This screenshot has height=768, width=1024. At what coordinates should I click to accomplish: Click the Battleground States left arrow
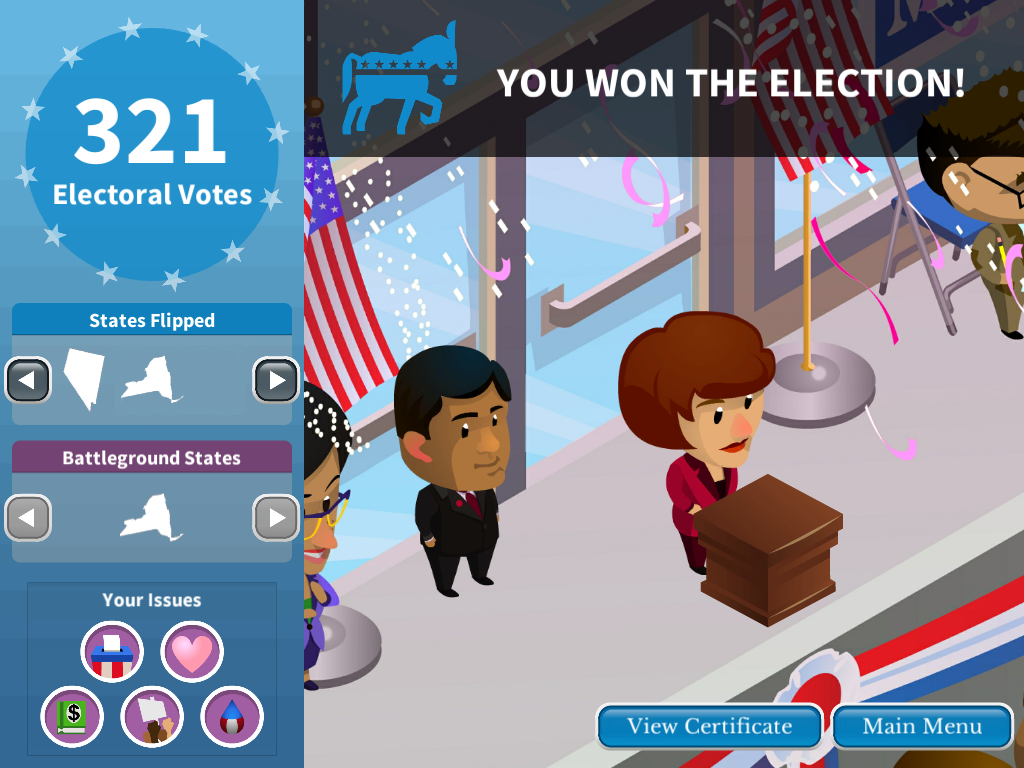pos(28,518)
